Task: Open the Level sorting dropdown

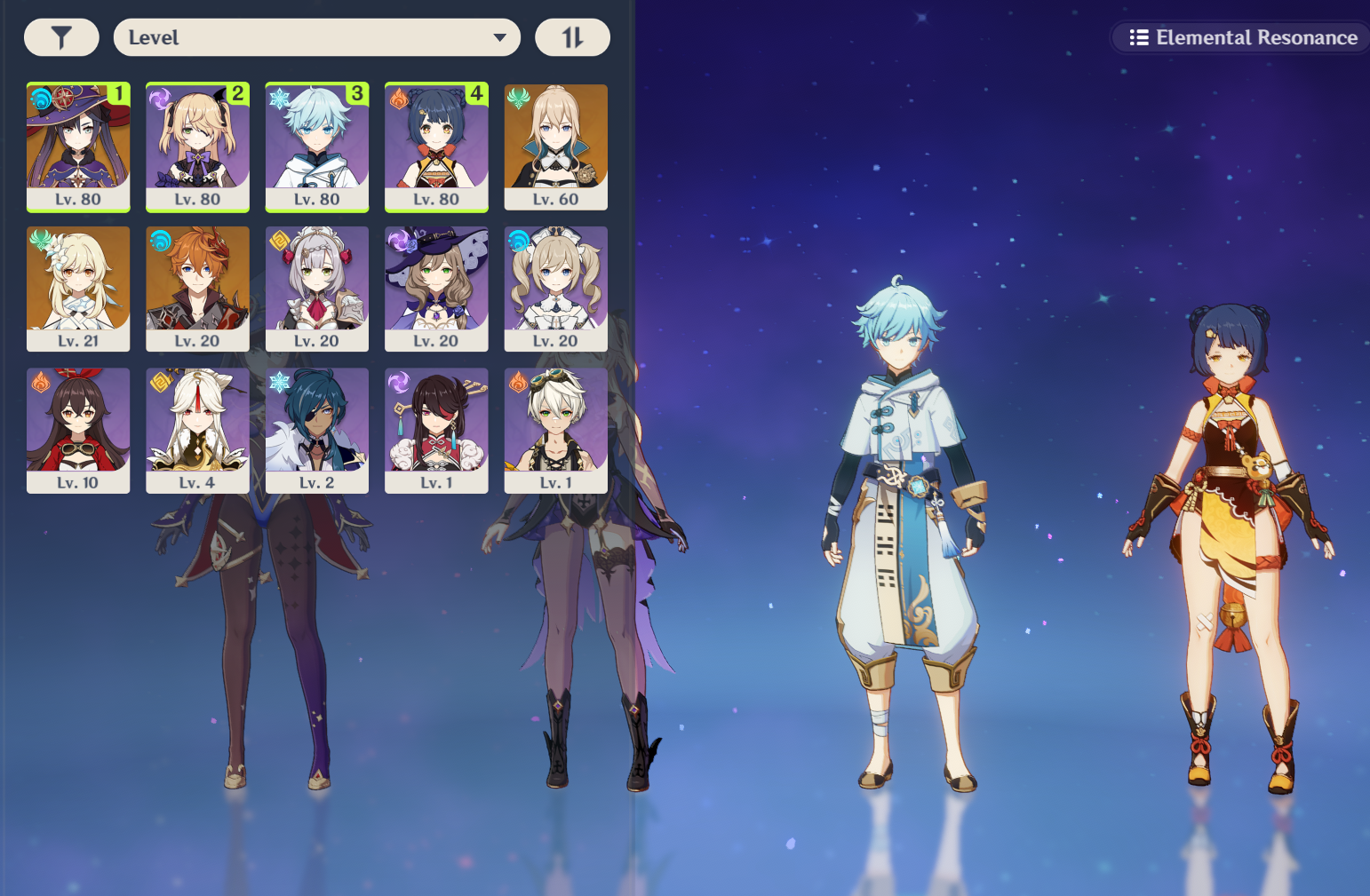Action: pyautogui.click(x=317, y=37)
